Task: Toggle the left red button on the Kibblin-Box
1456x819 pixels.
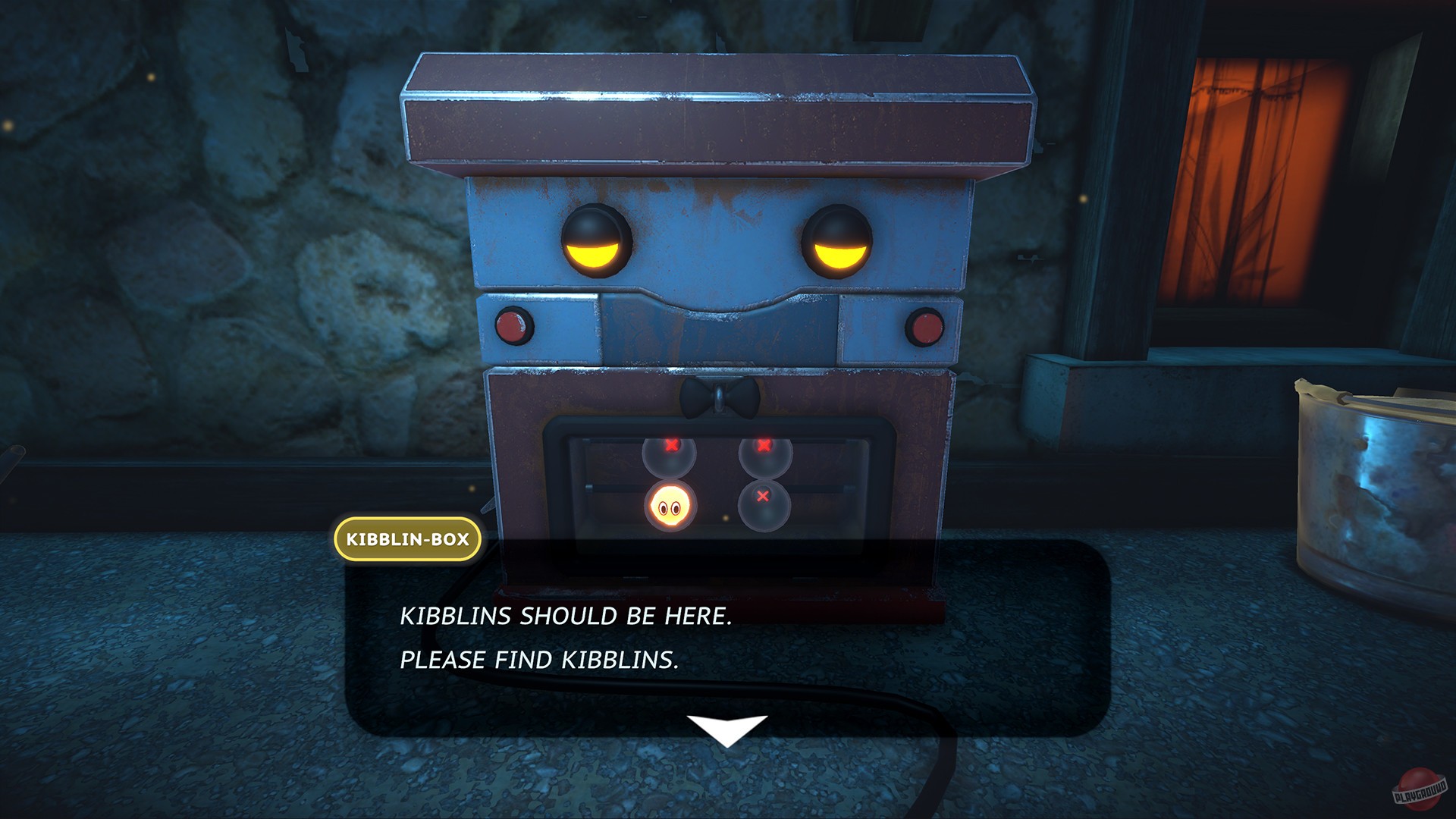Action: 516,326
